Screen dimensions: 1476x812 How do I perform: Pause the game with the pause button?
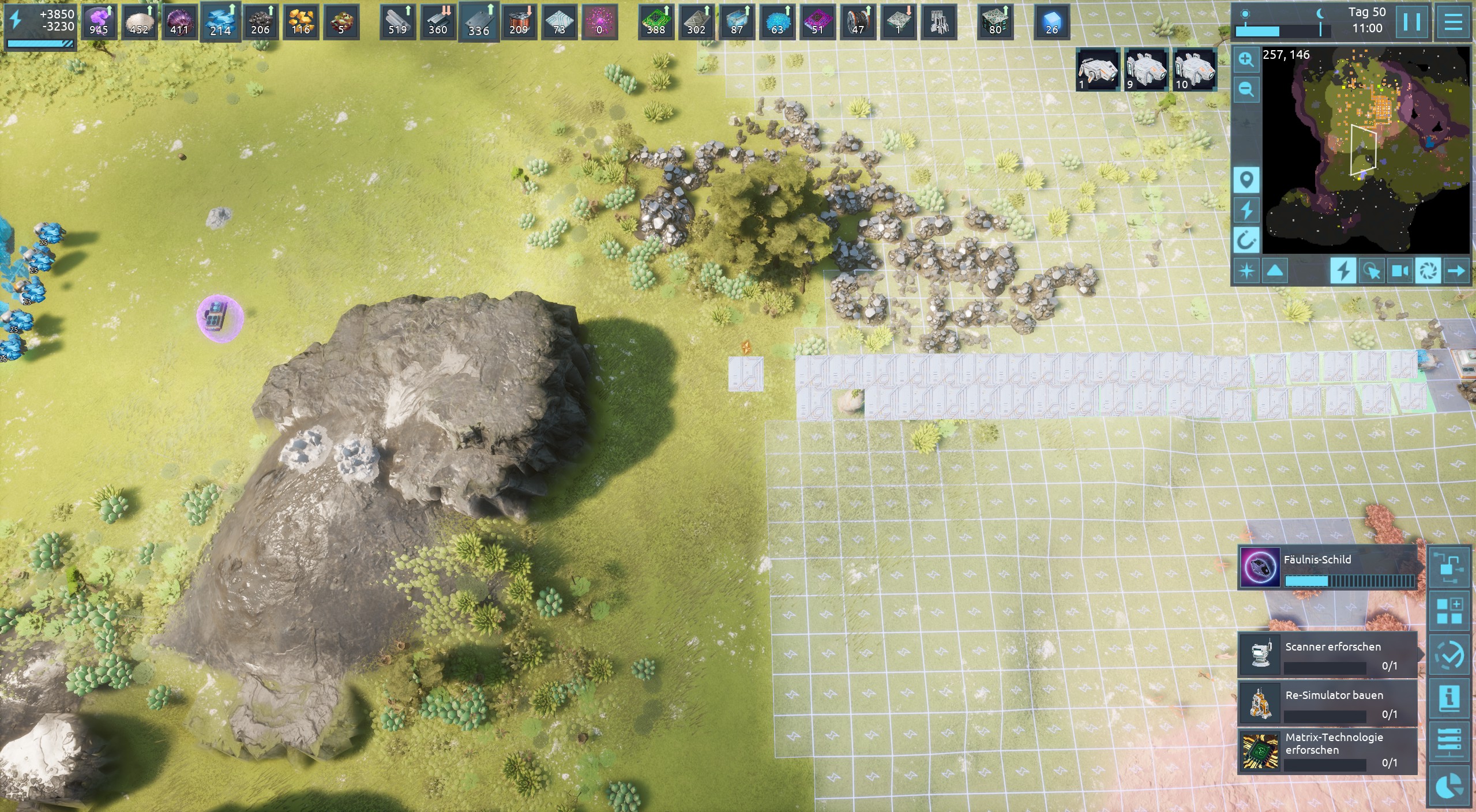[x=1411, y=22]
